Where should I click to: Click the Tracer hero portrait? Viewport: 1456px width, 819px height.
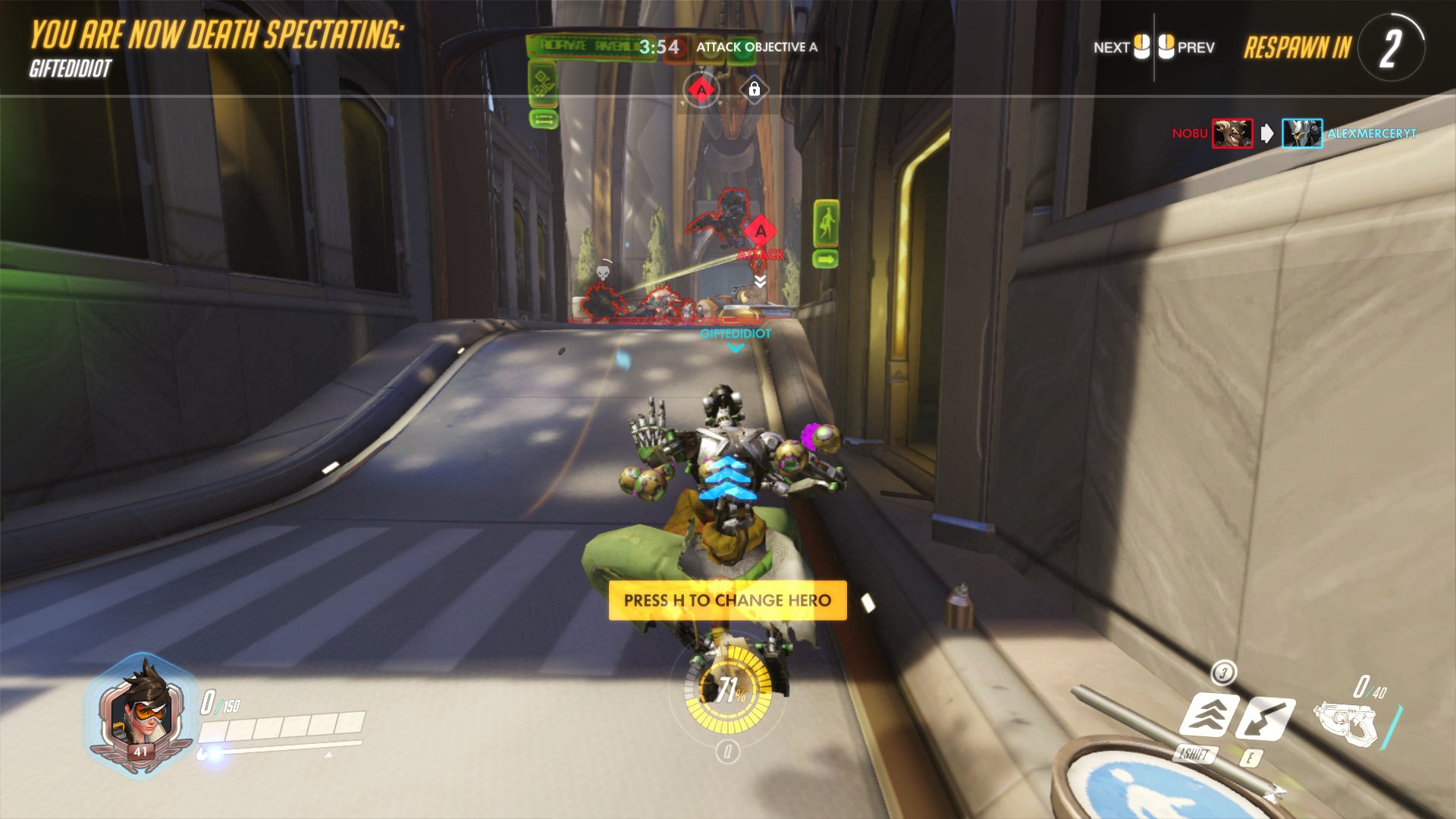142,713
